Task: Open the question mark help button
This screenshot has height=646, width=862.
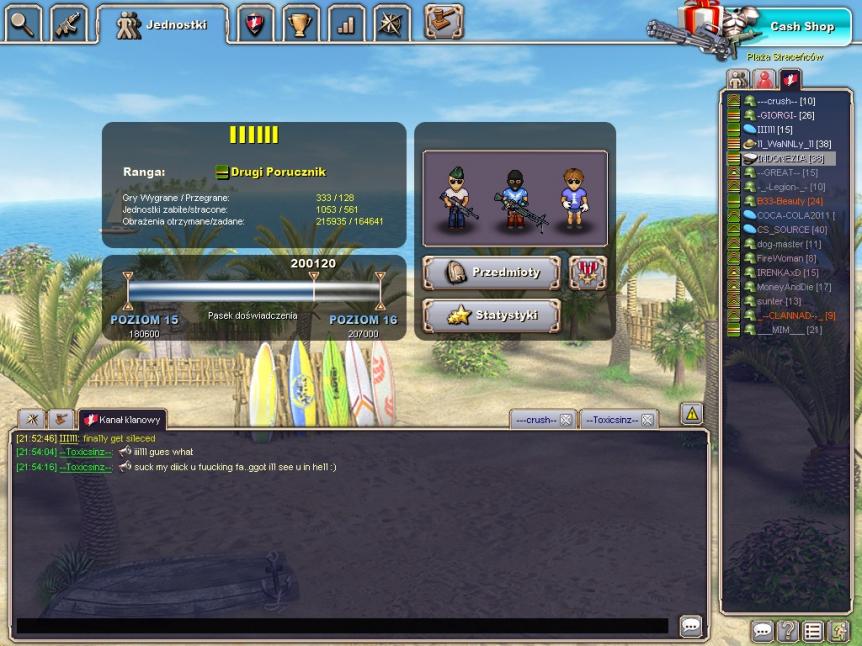Action: 789,631
